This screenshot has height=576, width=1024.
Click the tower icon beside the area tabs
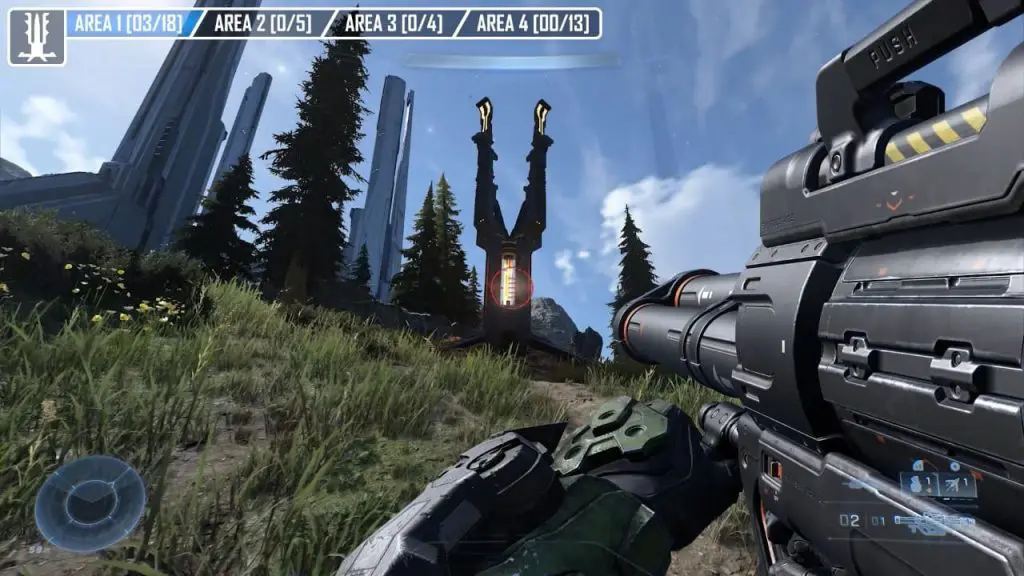[x=36, y=37]
